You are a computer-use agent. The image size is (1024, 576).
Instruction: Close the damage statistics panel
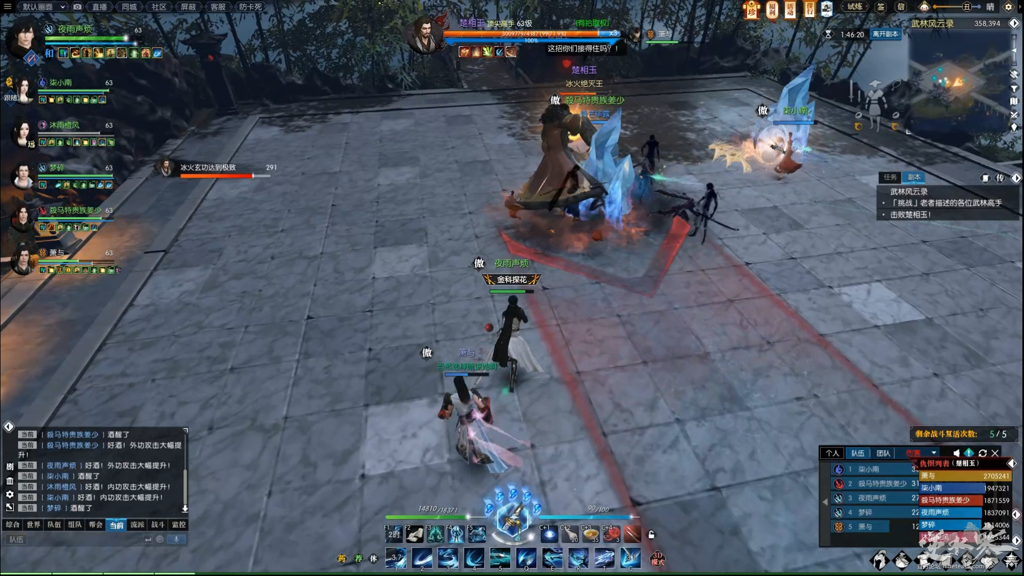coord(996,453)
